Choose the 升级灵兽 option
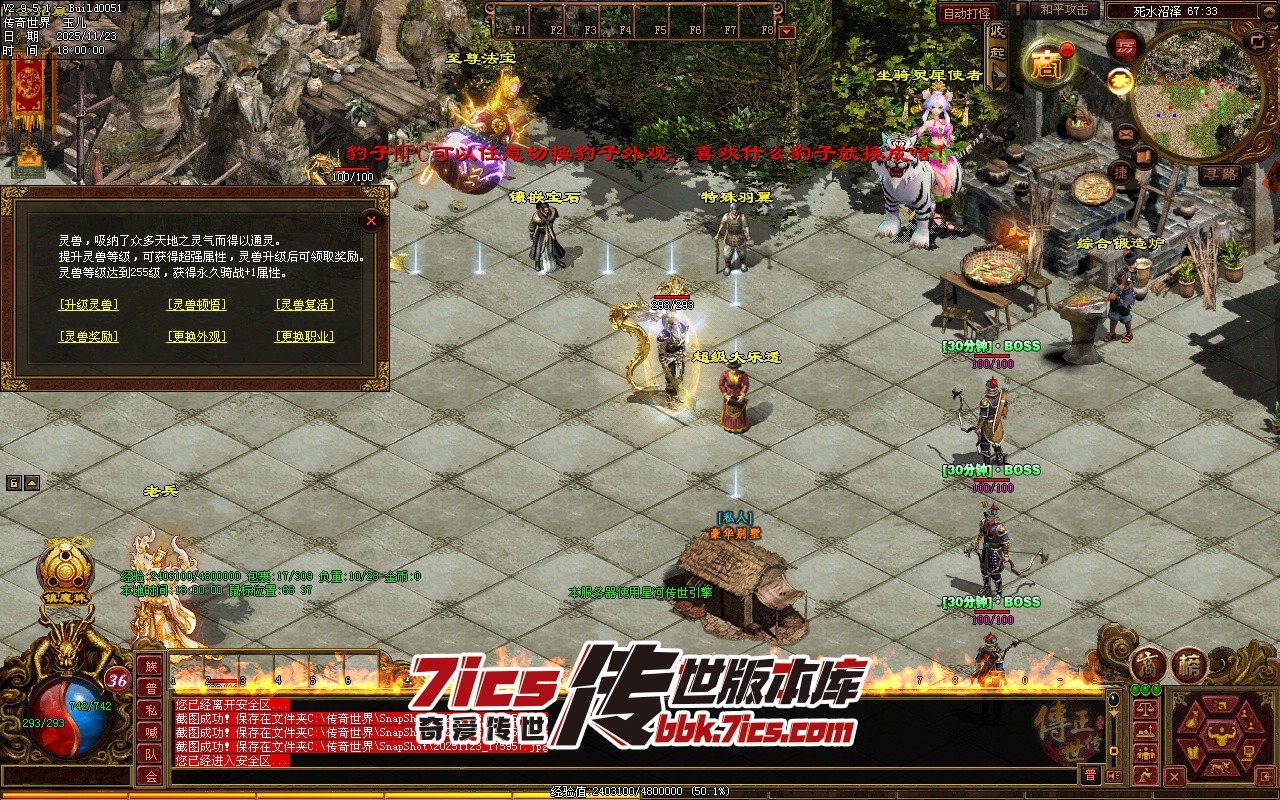 [x=88, y=305]
